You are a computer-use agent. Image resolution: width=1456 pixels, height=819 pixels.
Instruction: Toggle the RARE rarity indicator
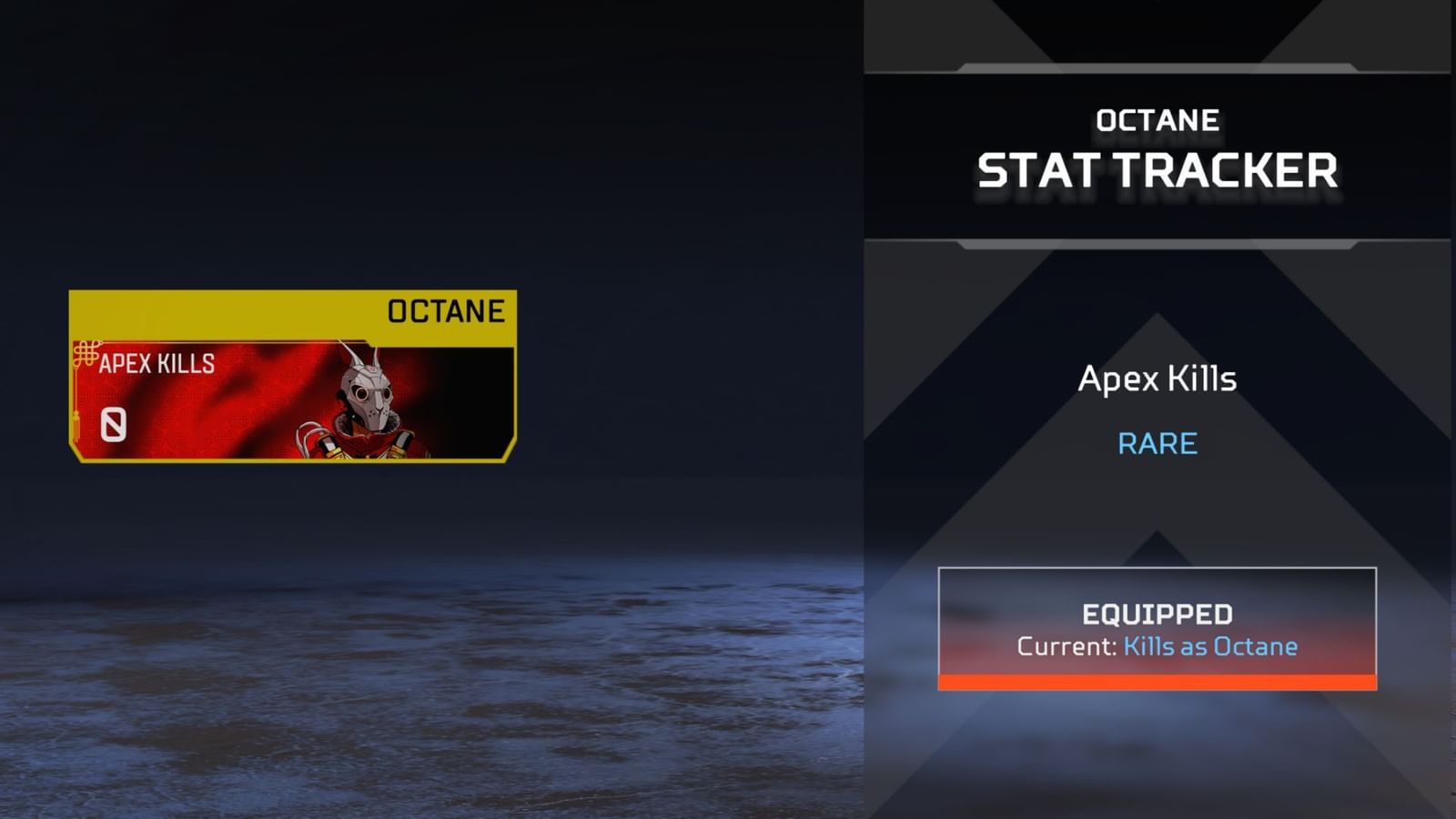[x=1158, y=443]
